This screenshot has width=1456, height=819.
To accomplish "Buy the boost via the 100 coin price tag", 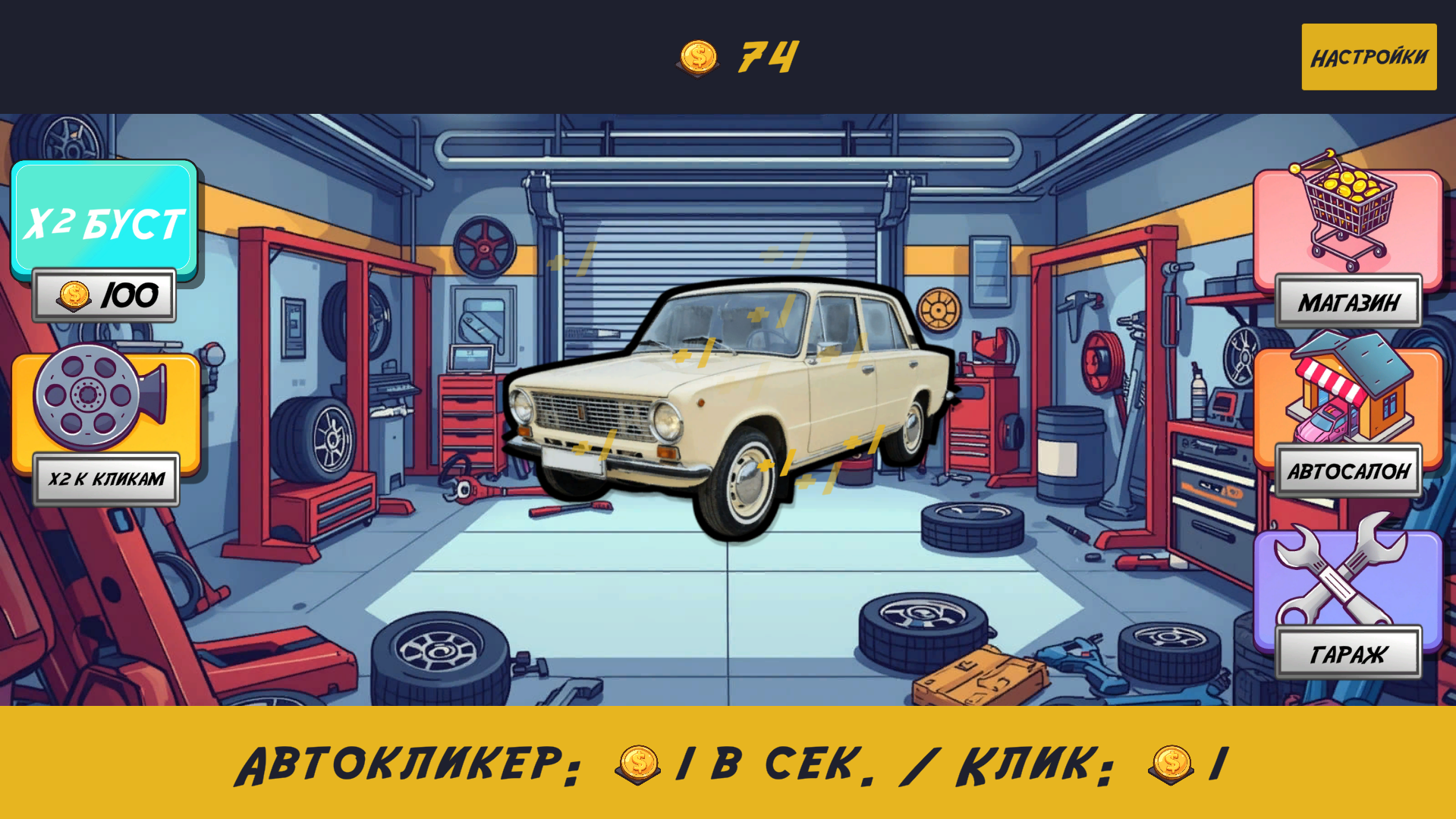I will pyautogui.click(x=104, y=295).
